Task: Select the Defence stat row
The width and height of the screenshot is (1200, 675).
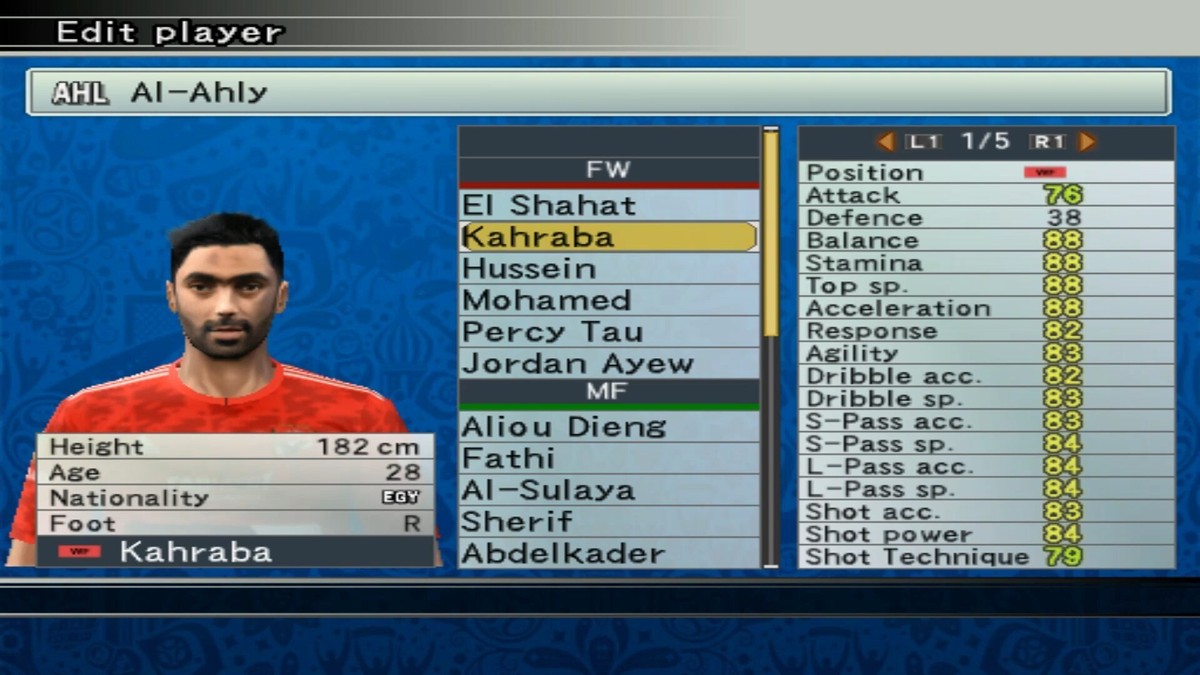Action: [x=986, y=218]
